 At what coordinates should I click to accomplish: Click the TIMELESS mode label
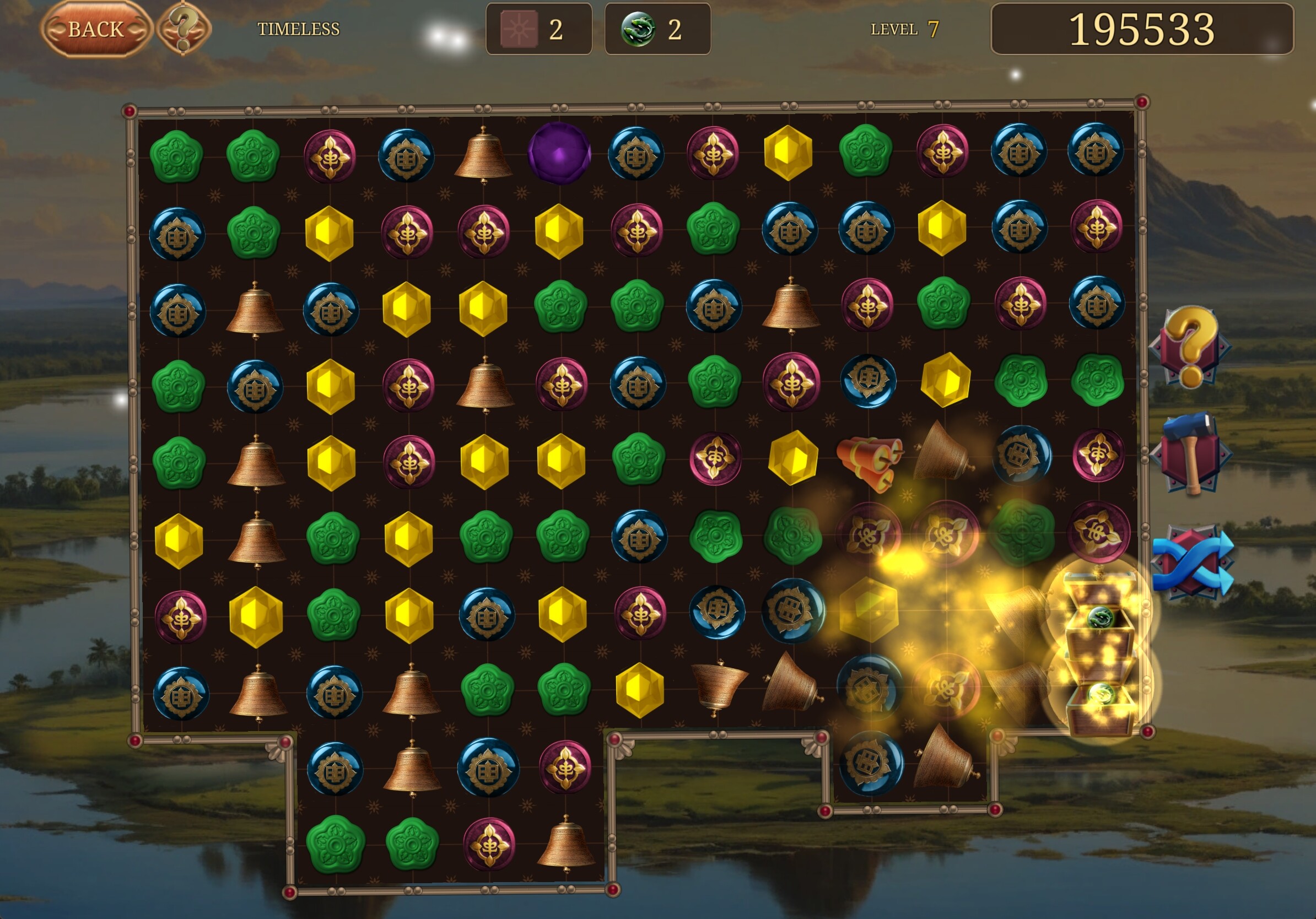point(299,28)
